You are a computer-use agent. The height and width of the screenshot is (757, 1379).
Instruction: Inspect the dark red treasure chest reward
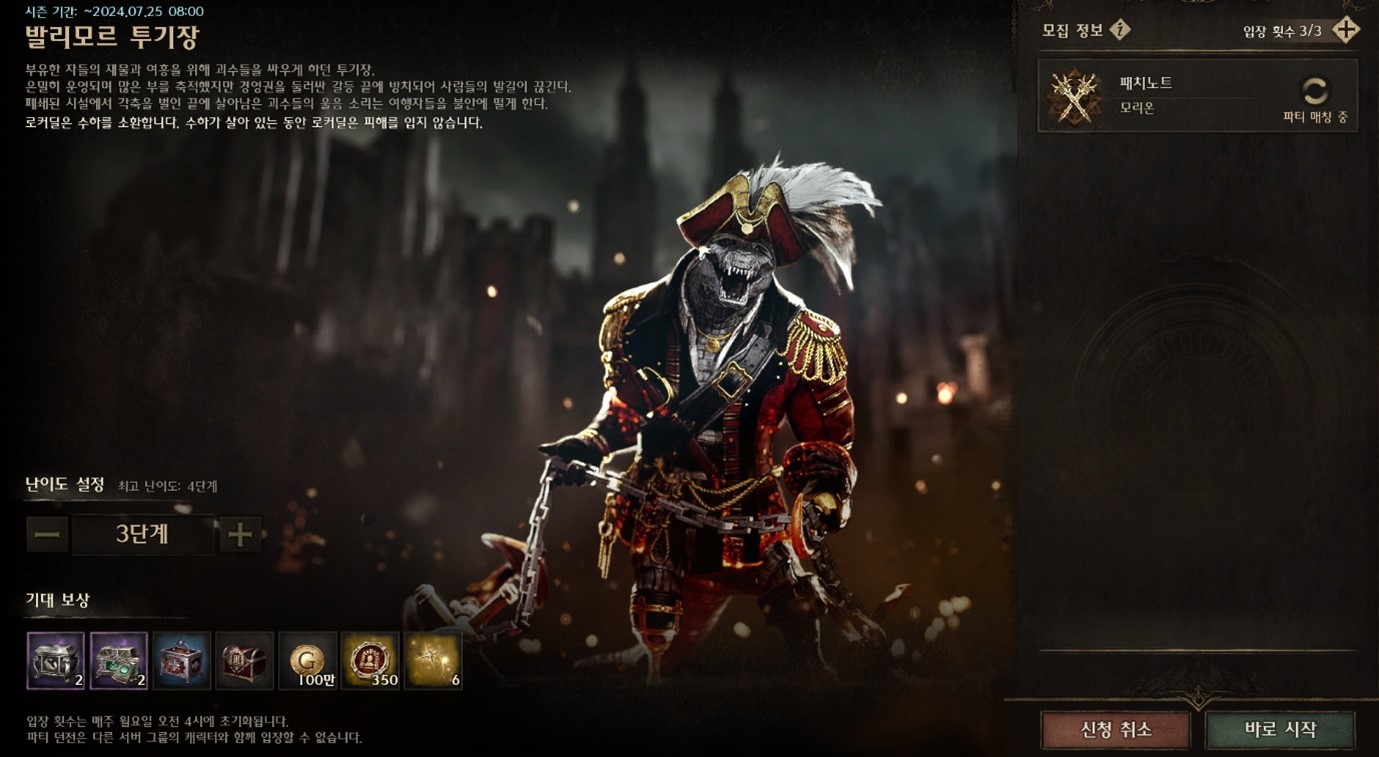(244, 660)
